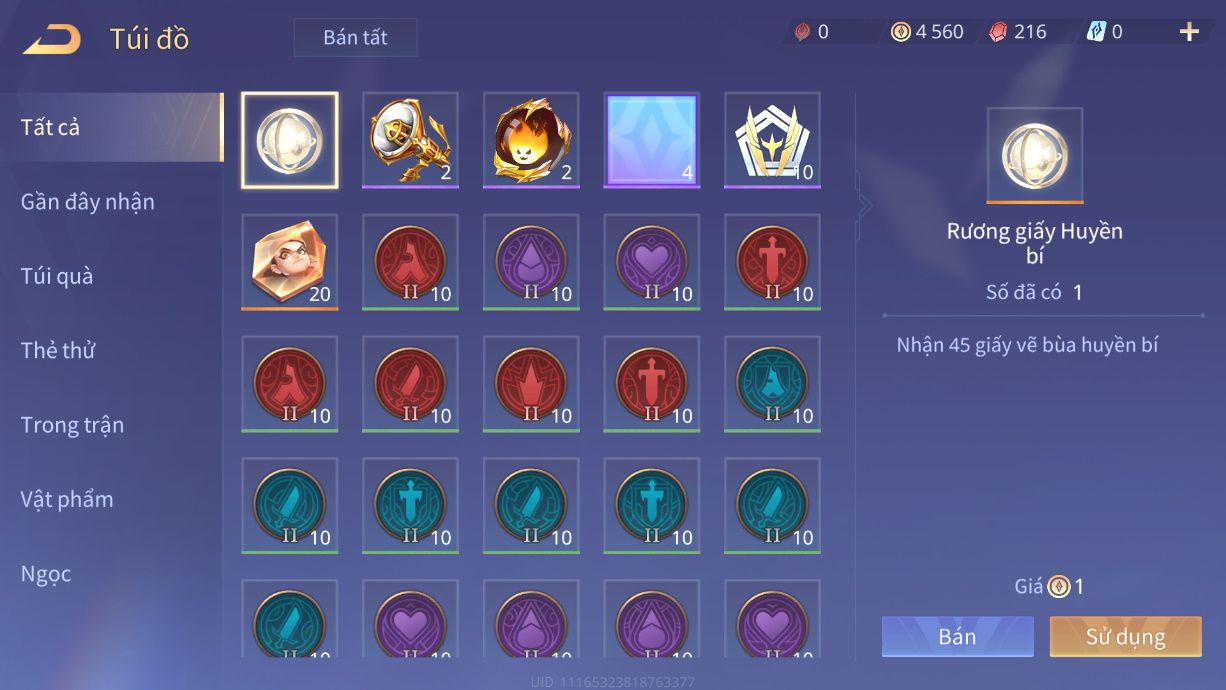
Task: Select the Túi quà category
Action: (57, 276)
